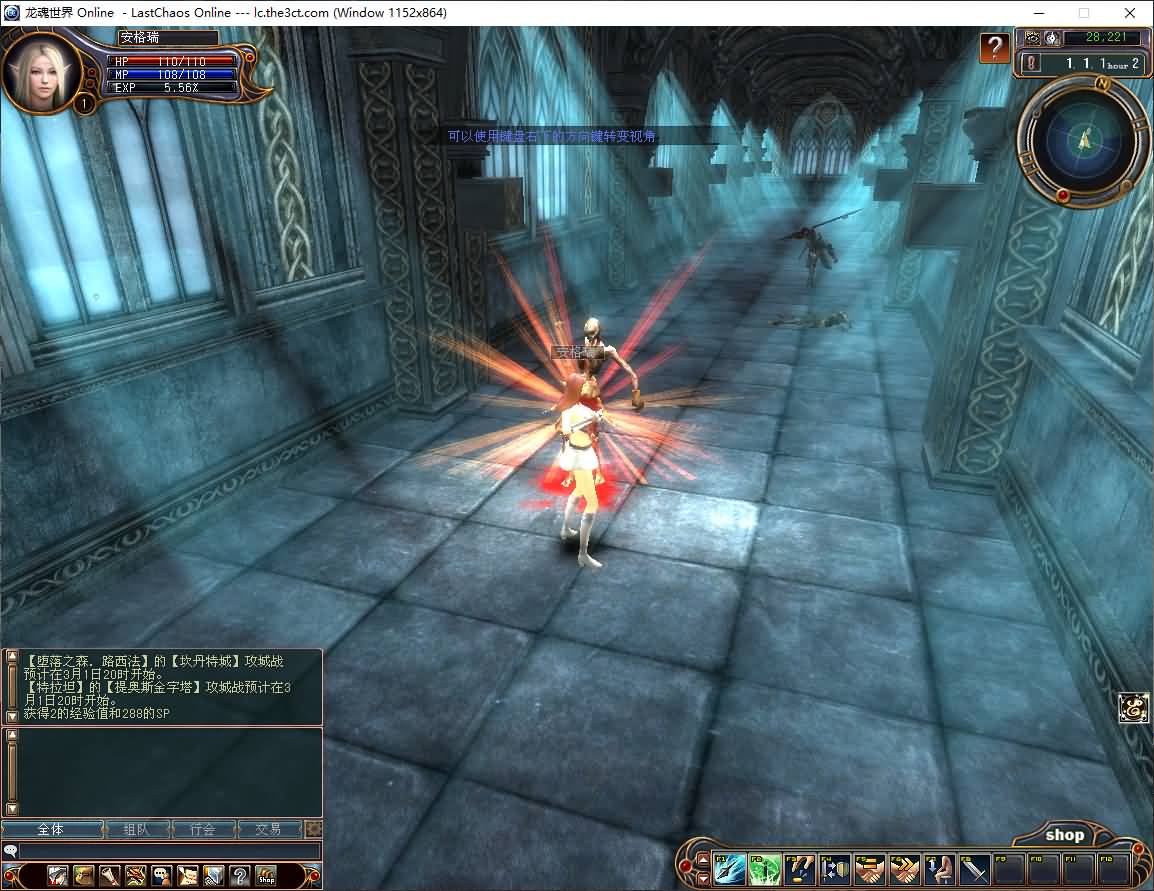Select the F4 shield action icon

coord(834,869)
